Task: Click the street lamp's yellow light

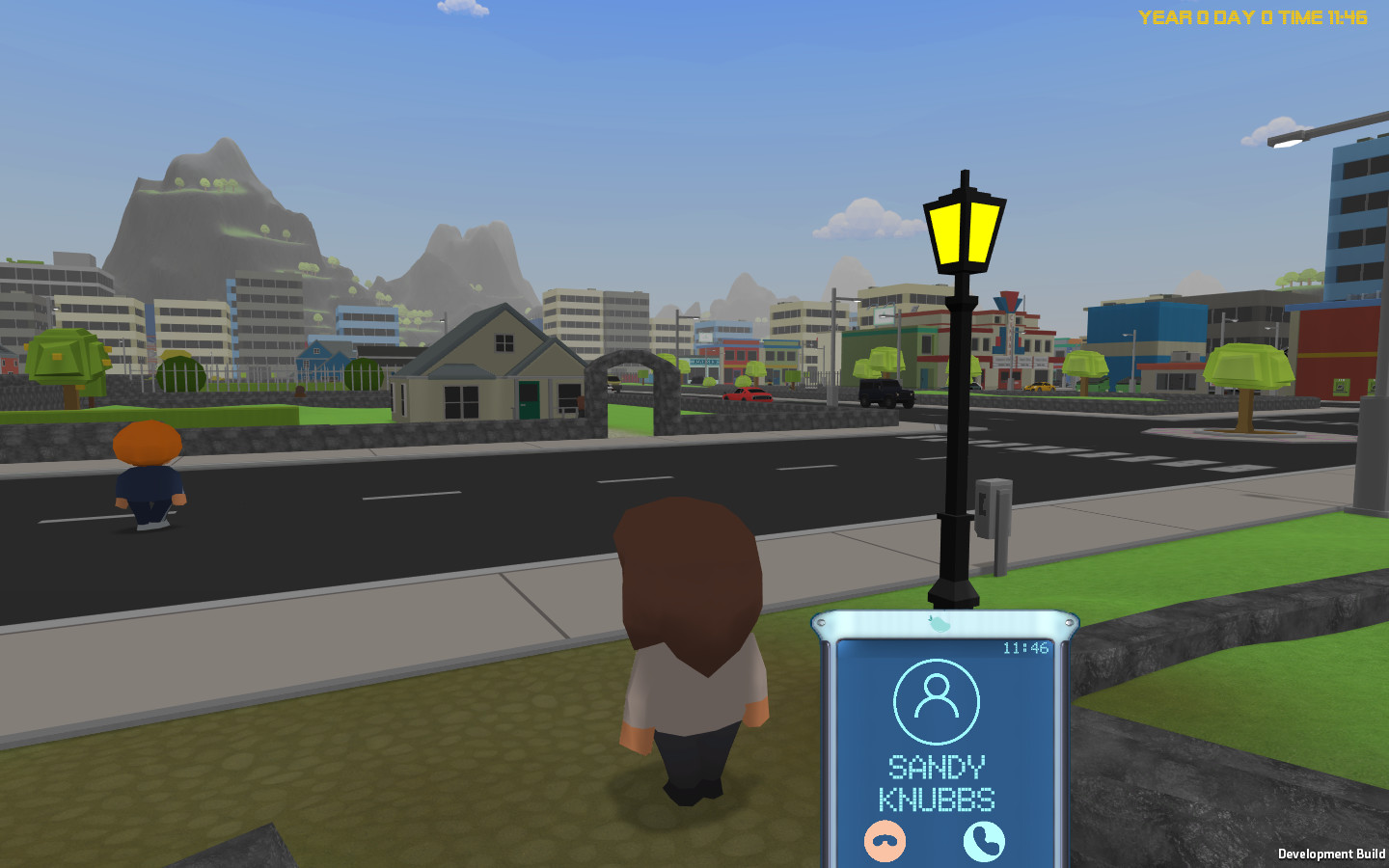Action: click(x=964, y=231)
